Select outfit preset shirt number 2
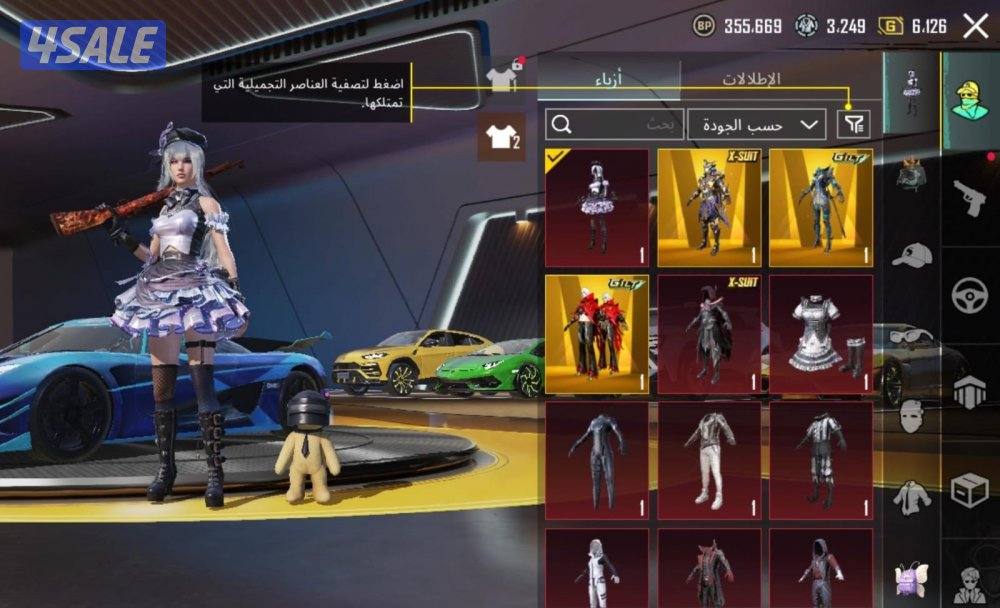This screenshot has height=608, width=1000. click(501, 137)
